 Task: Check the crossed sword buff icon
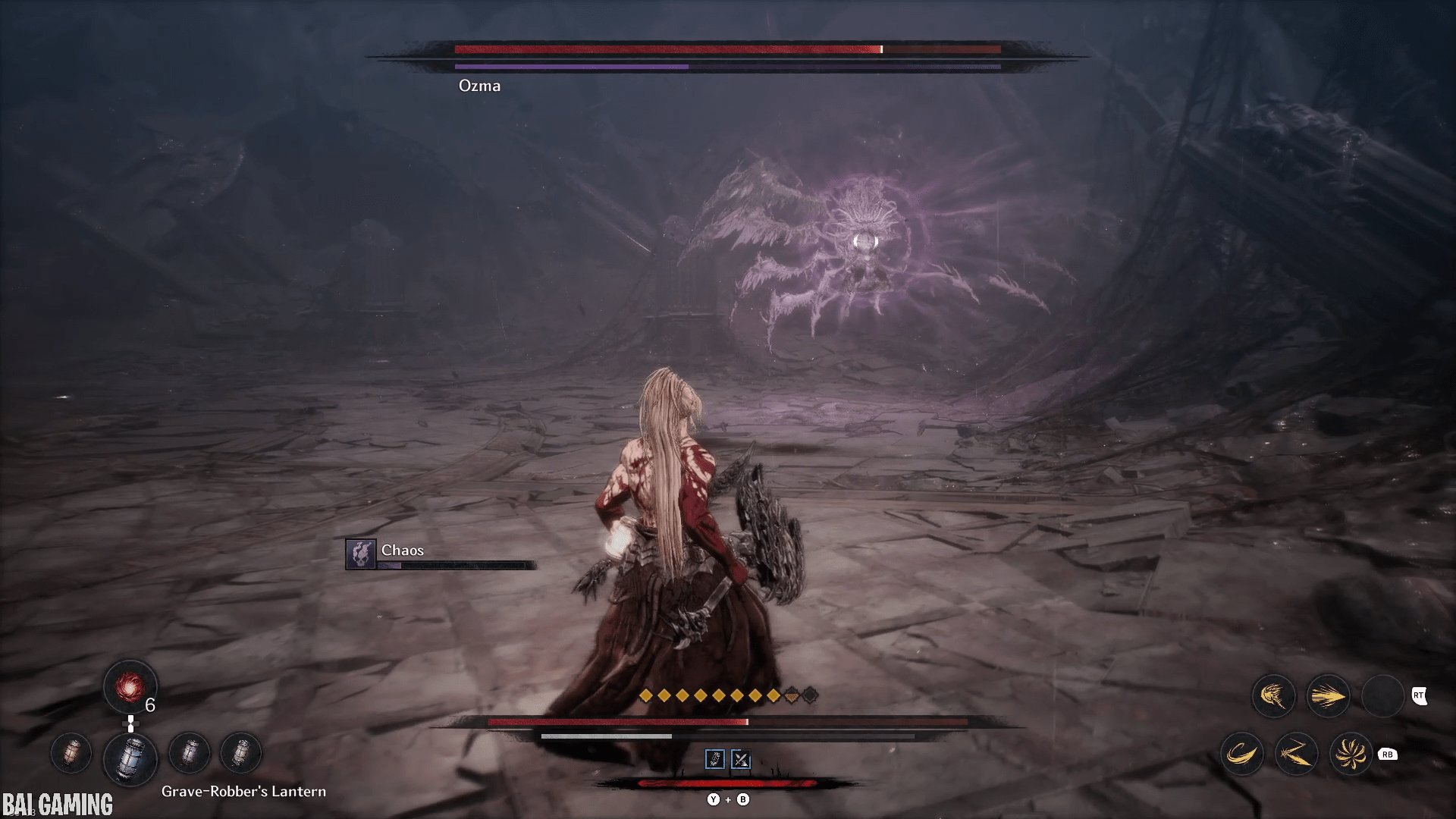[x=740, y=759]
